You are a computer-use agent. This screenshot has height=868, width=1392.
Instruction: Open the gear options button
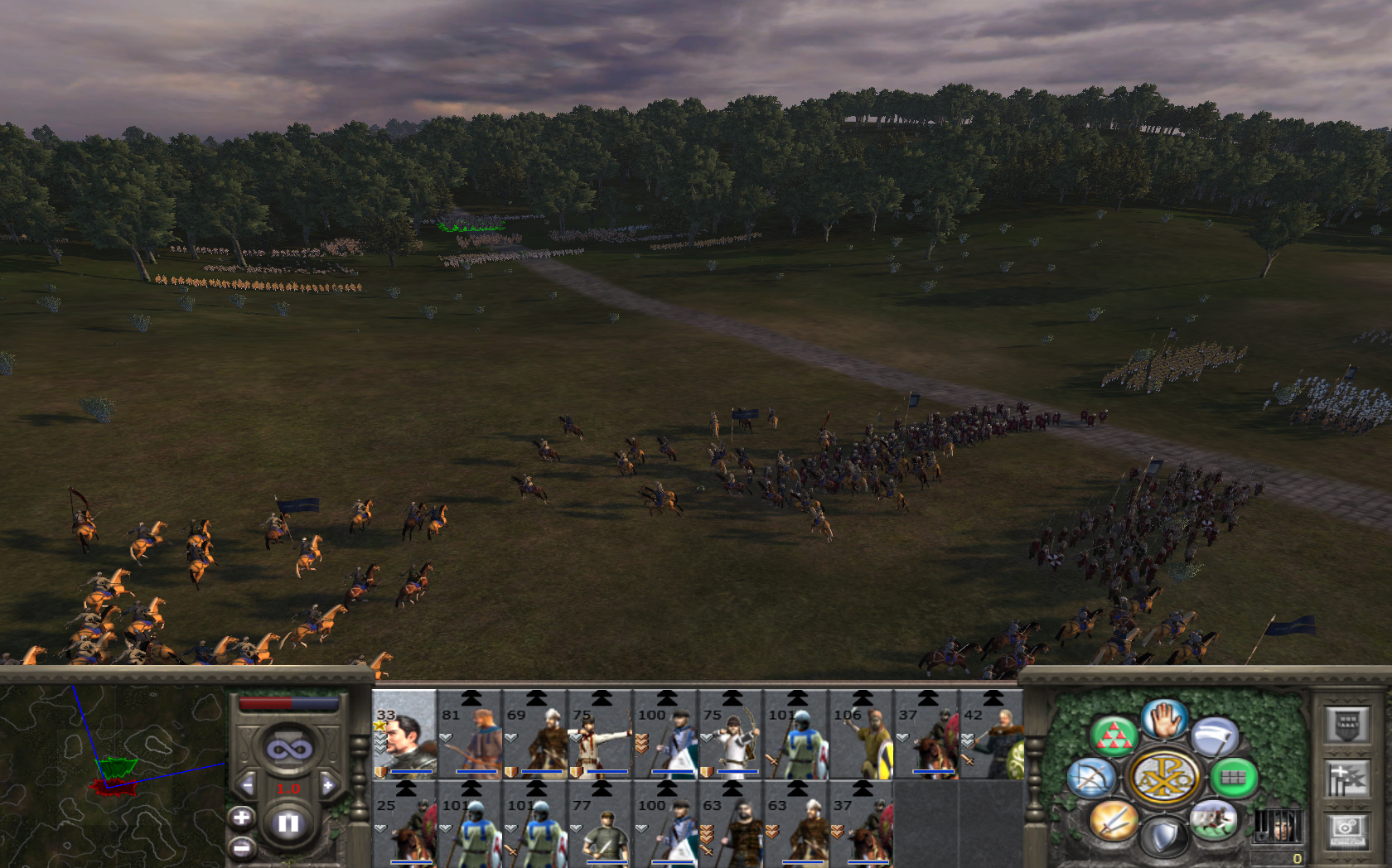[1346, 828]
